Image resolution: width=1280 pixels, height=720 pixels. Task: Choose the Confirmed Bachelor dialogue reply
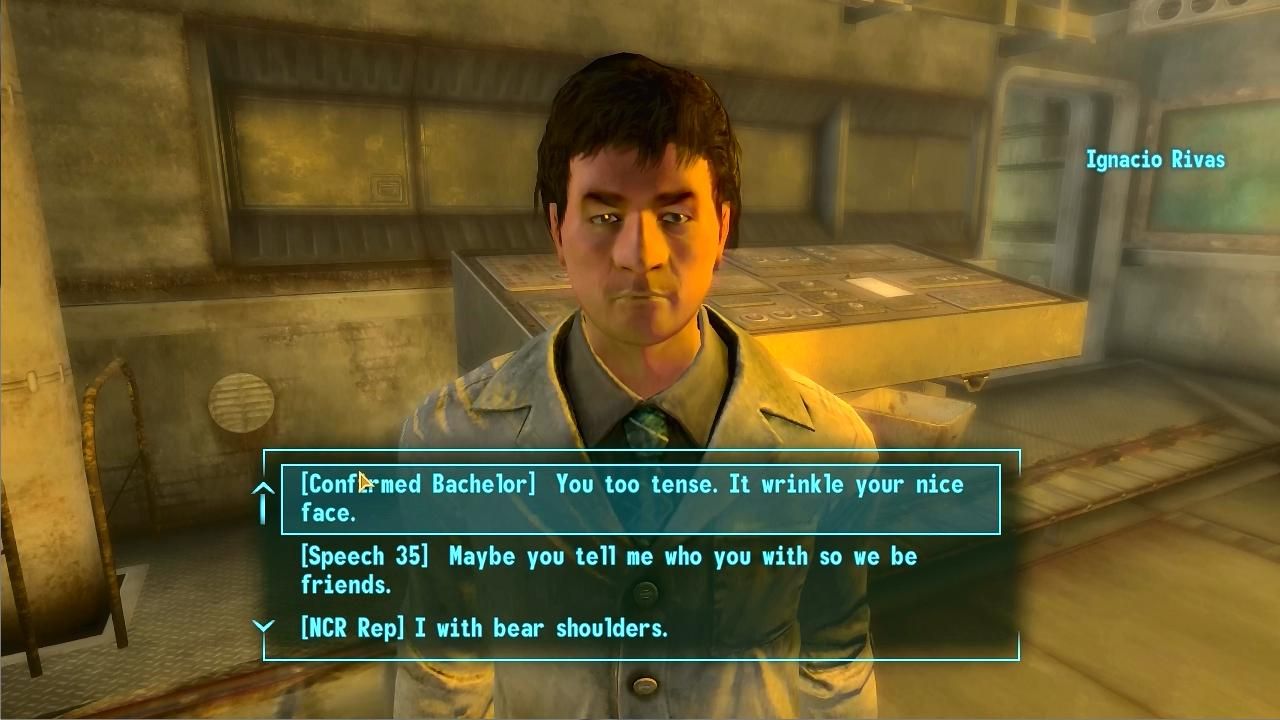(x=640, y=498)
